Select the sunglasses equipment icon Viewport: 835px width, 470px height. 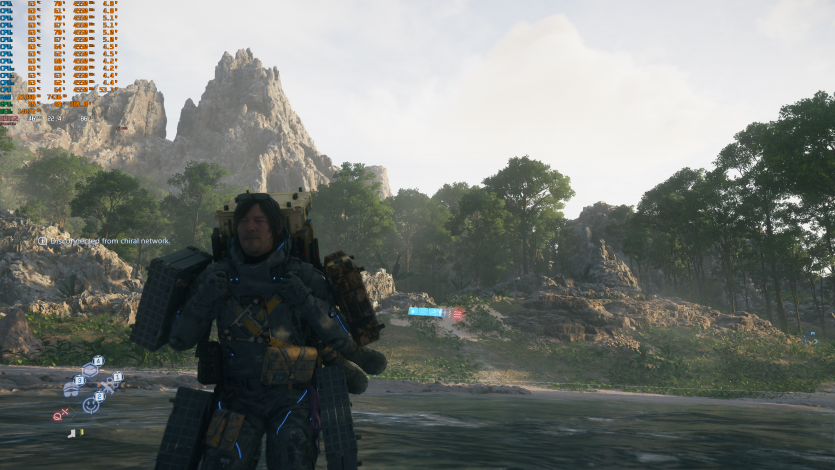click(x=70, y=390)
